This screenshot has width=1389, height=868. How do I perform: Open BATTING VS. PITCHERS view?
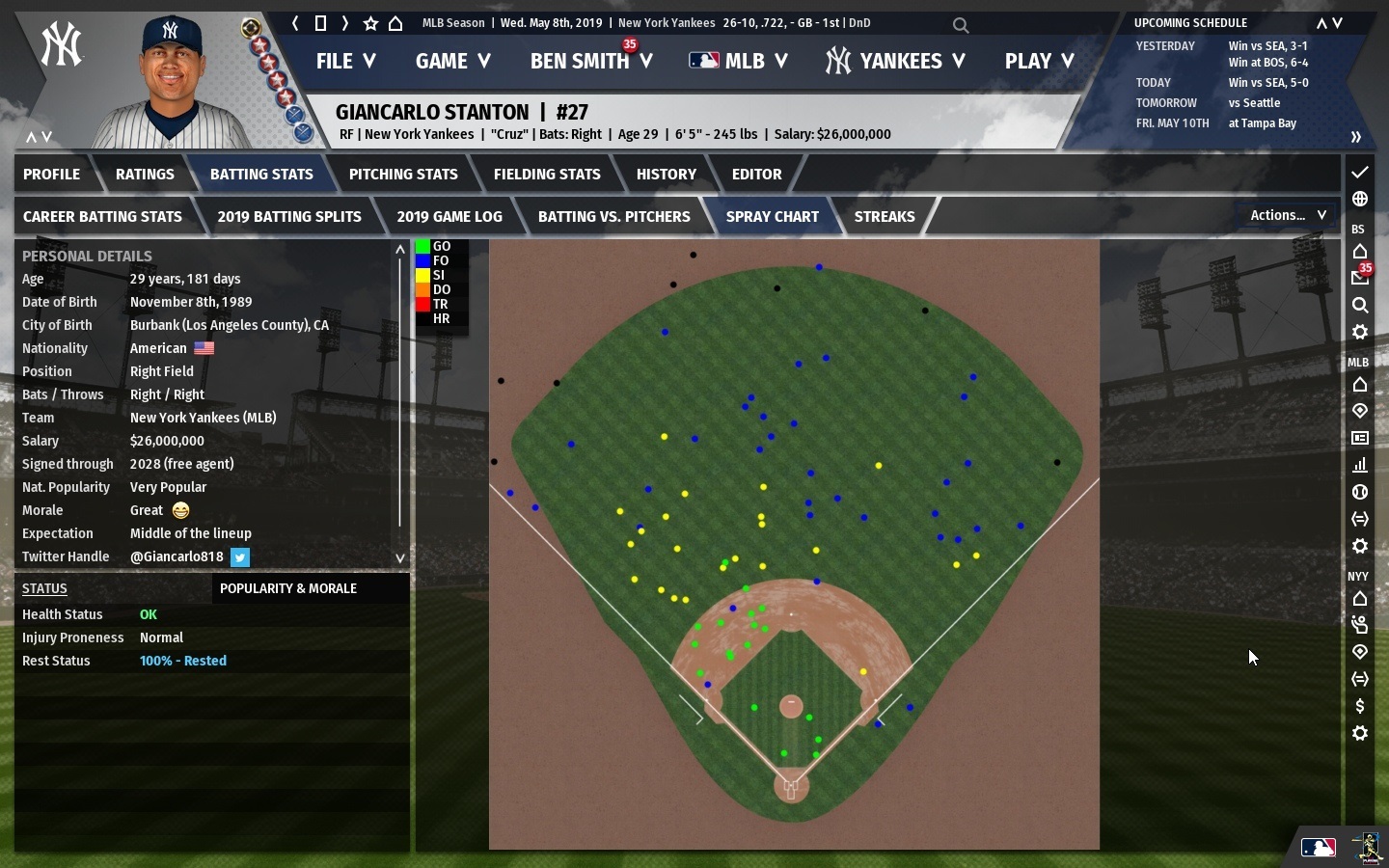coord(614,216)
